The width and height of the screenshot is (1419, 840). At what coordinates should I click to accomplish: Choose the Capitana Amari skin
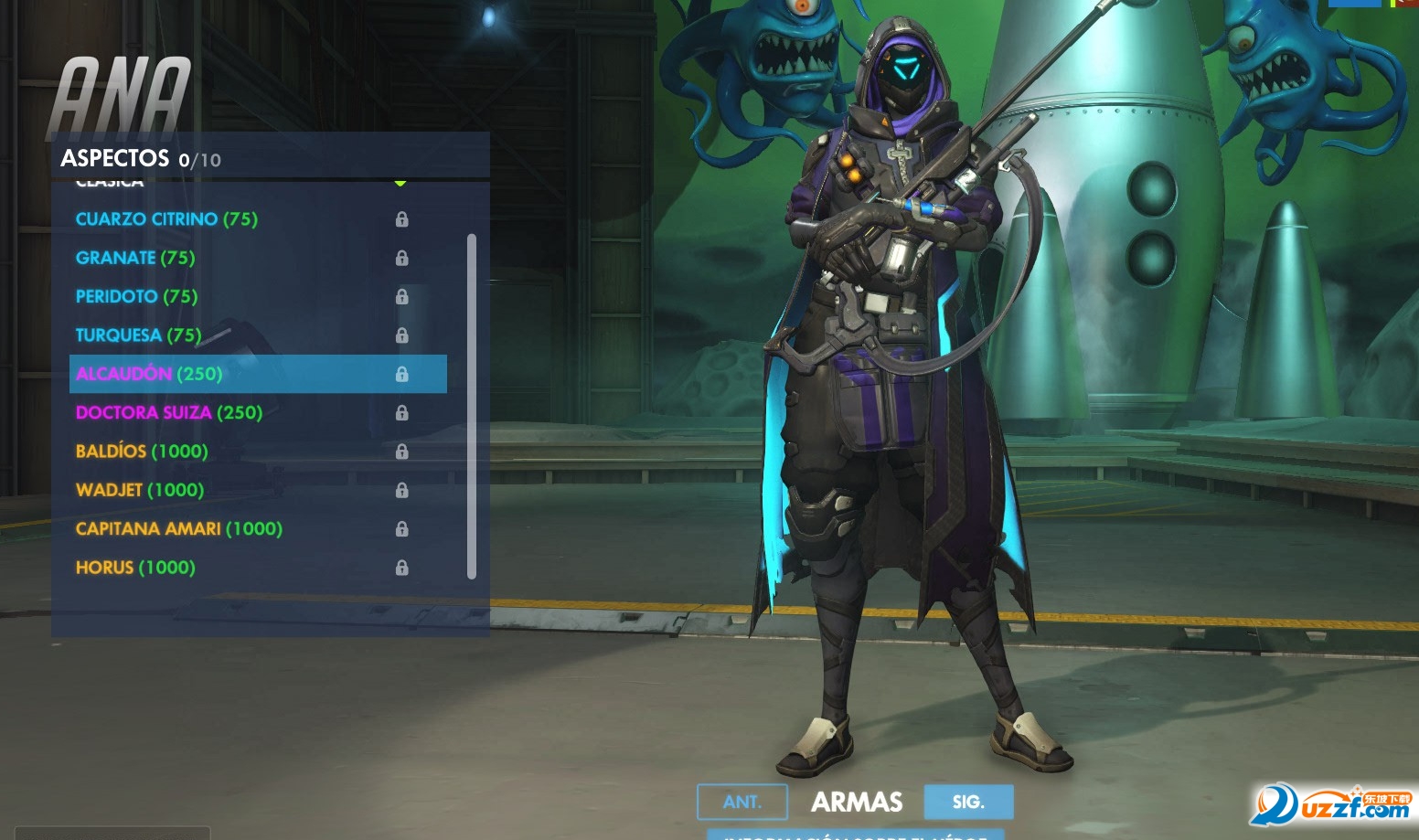179,528
